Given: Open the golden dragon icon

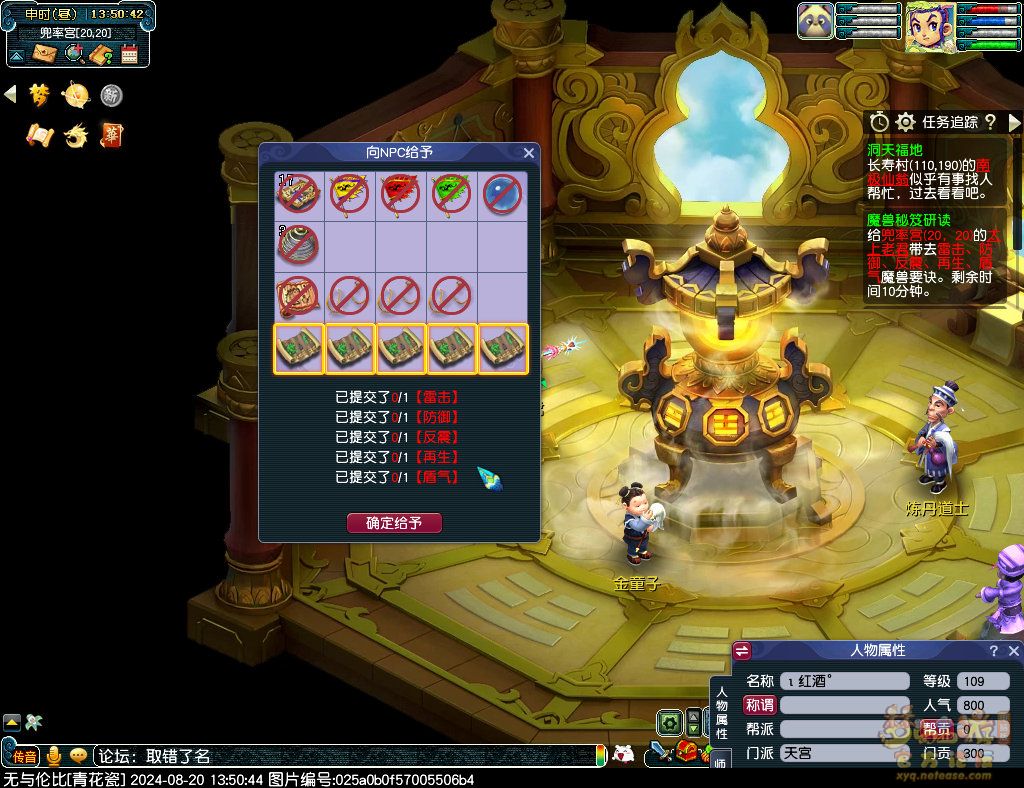Looking at the screenshot, I should [76, 135].
